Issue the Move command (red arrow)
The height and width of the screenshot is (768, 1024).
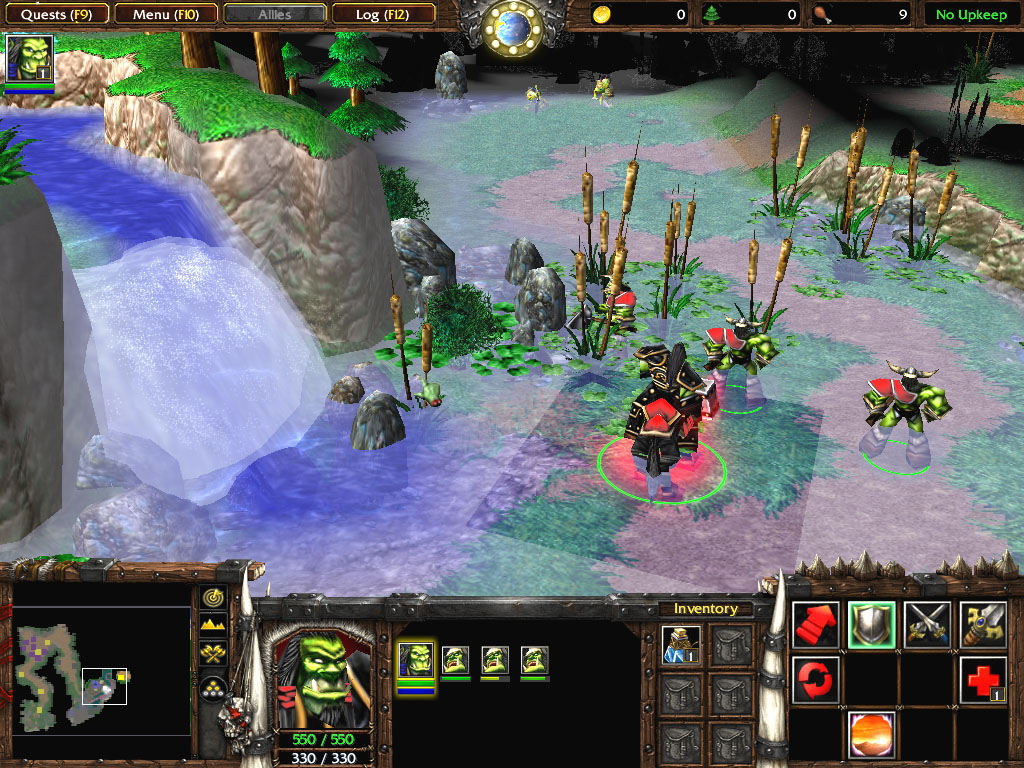point(816,625)
